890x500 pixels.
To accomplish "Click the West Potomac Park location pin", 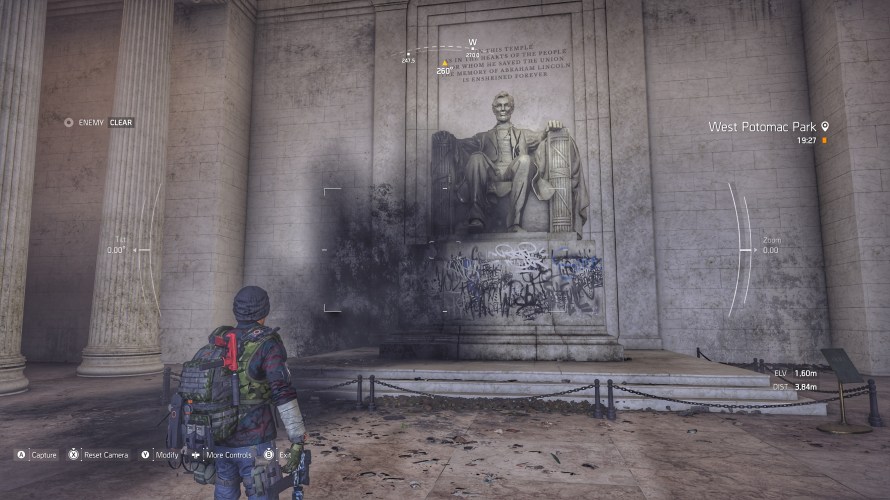I will [825, 127].
